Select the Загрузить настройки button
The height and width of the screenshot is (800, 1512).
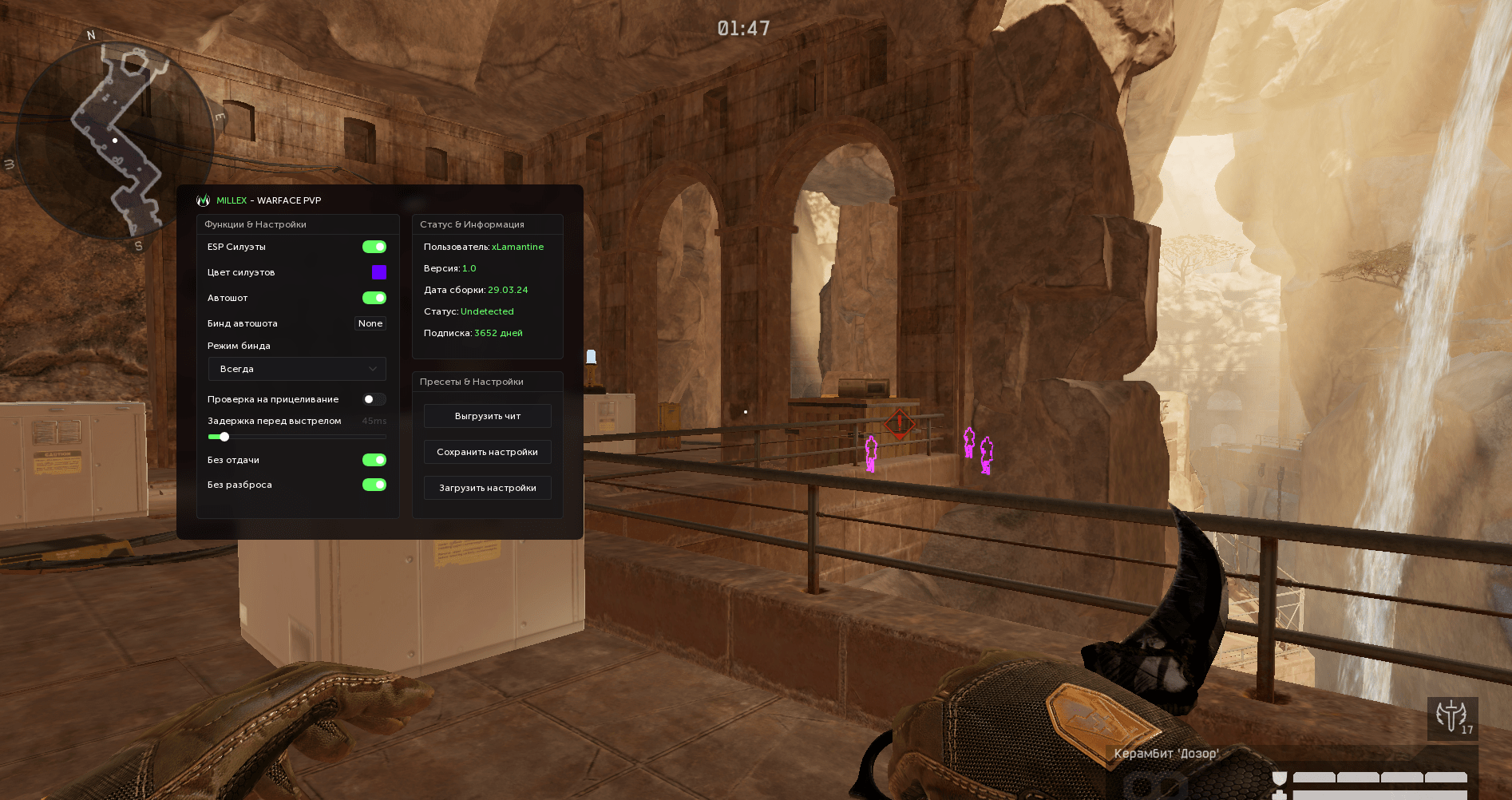tap(487, 488)
